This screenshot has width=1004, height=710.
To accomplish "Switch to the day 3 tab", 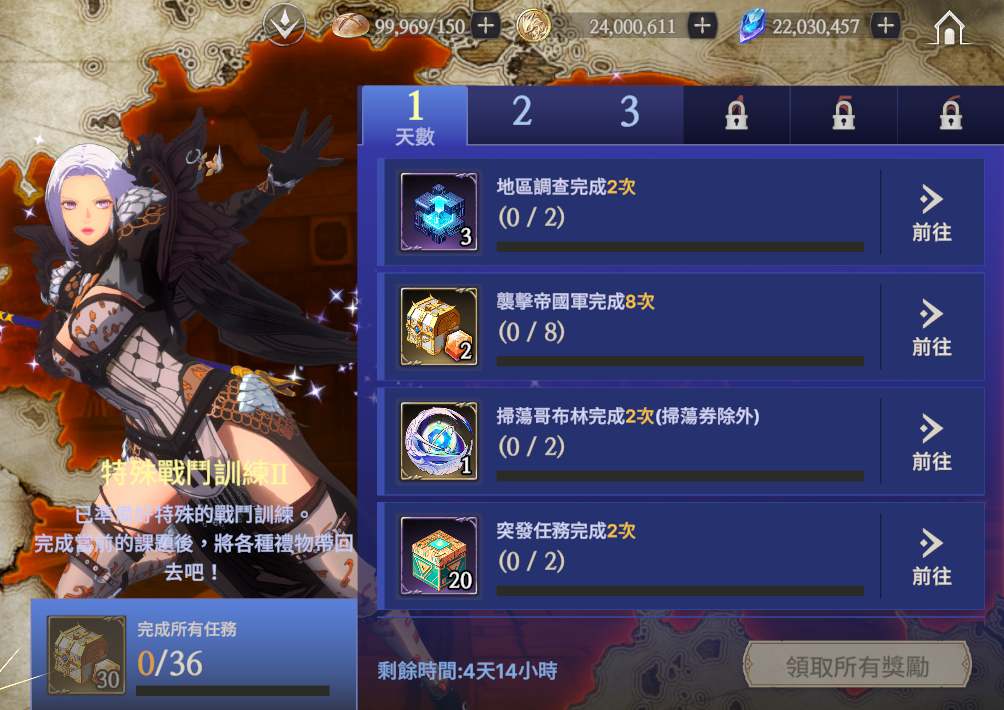I will (x=629, y=114).
